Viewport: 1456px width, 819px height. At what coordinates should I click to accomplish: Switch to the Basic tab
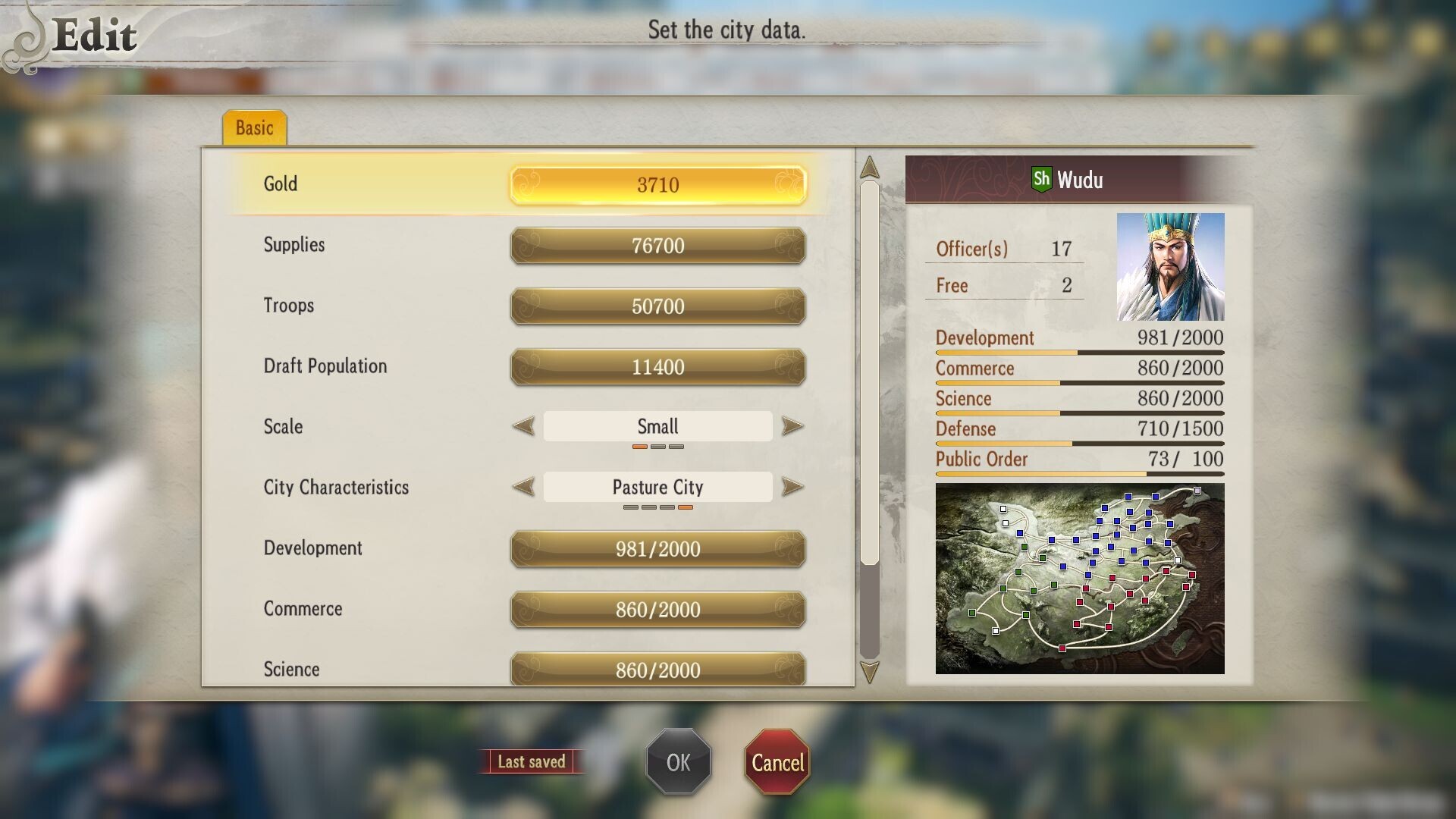tap(256, 127)
